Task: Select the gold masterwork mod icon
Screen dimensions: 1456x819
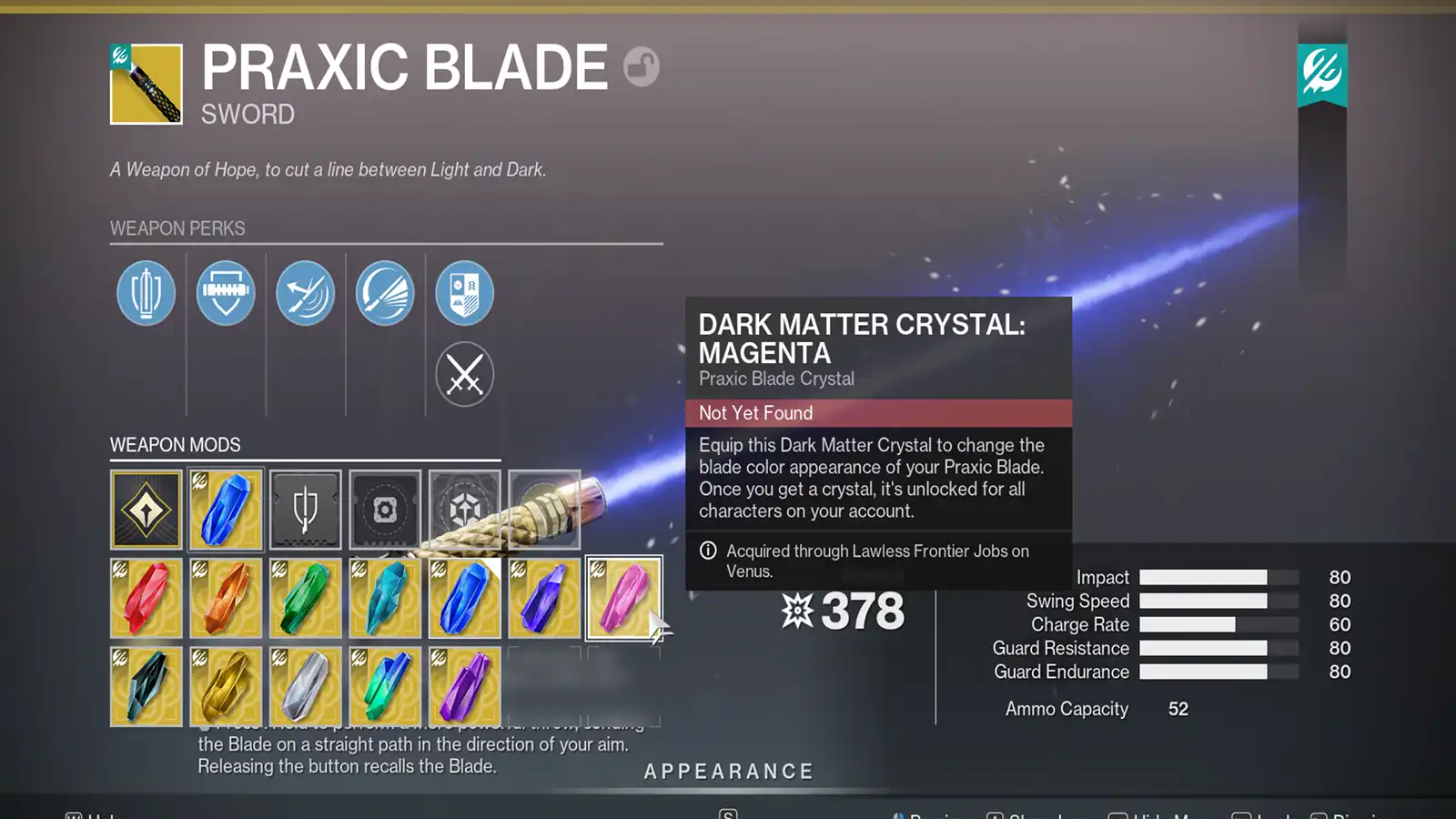Action: click(x=146, y=510)
